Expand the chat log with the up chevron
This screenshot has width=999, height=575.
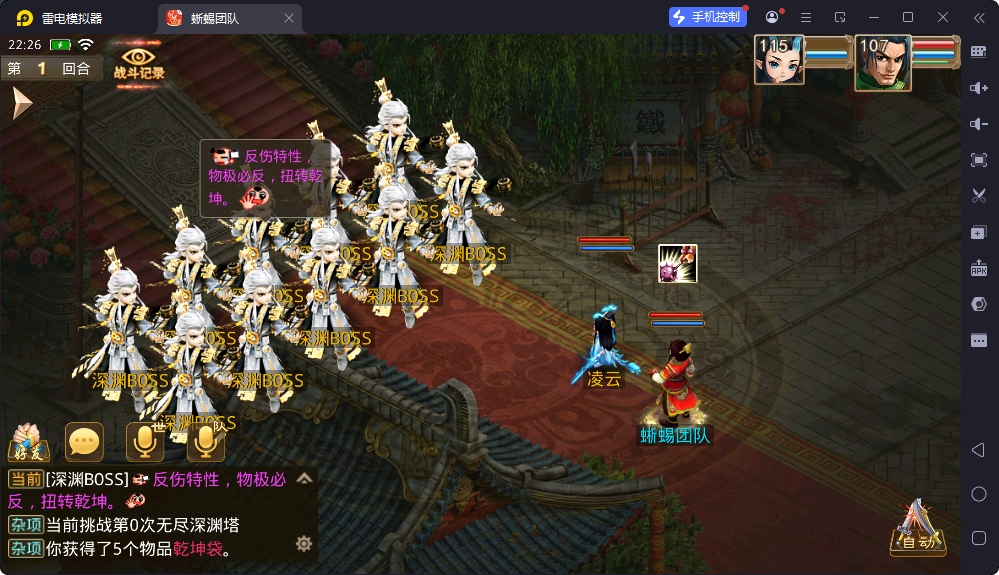(x=304, y=479)
